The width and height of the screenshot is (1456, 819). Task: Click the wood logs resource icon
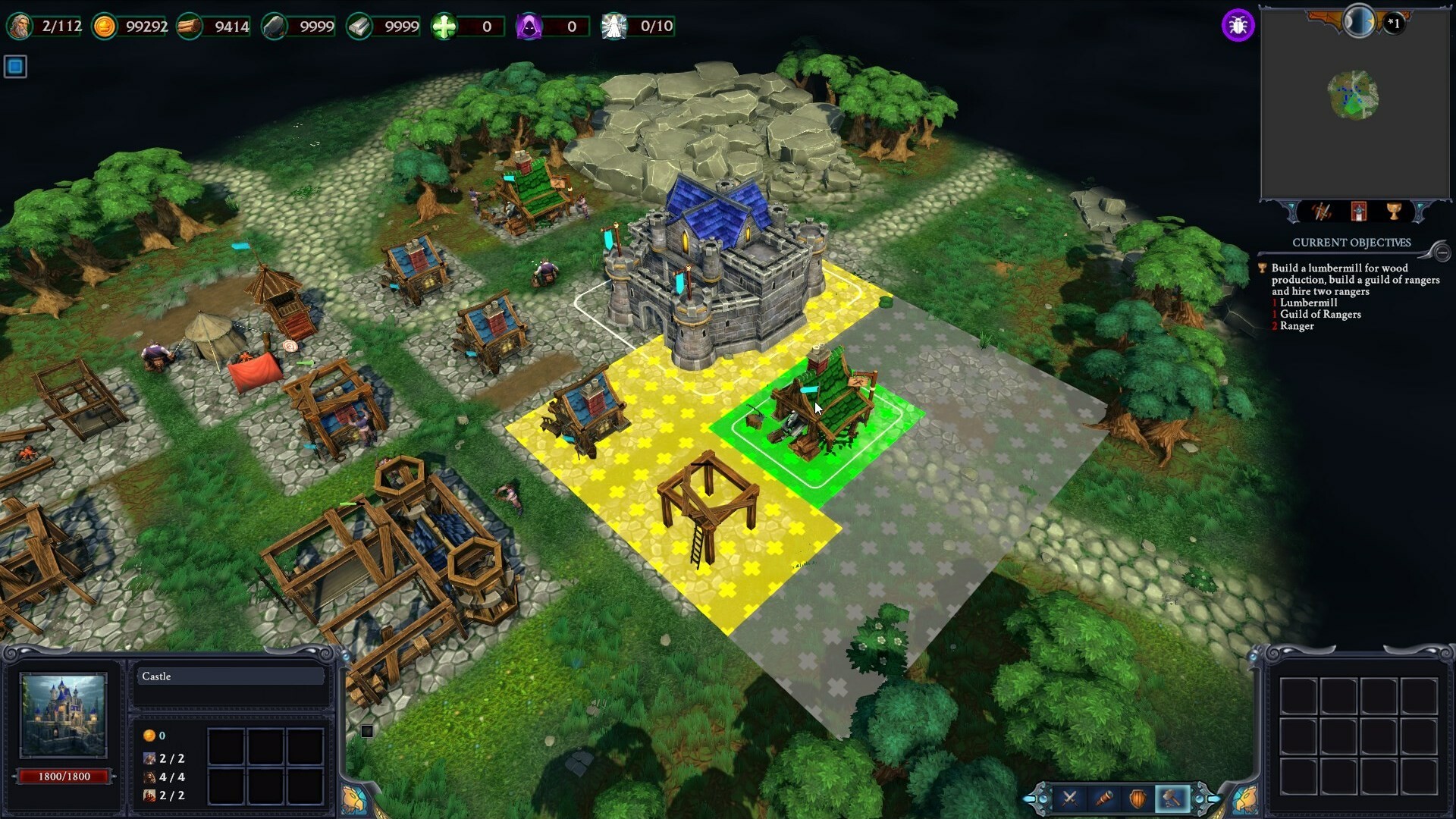pyautogui.click(x=190, y=27)
